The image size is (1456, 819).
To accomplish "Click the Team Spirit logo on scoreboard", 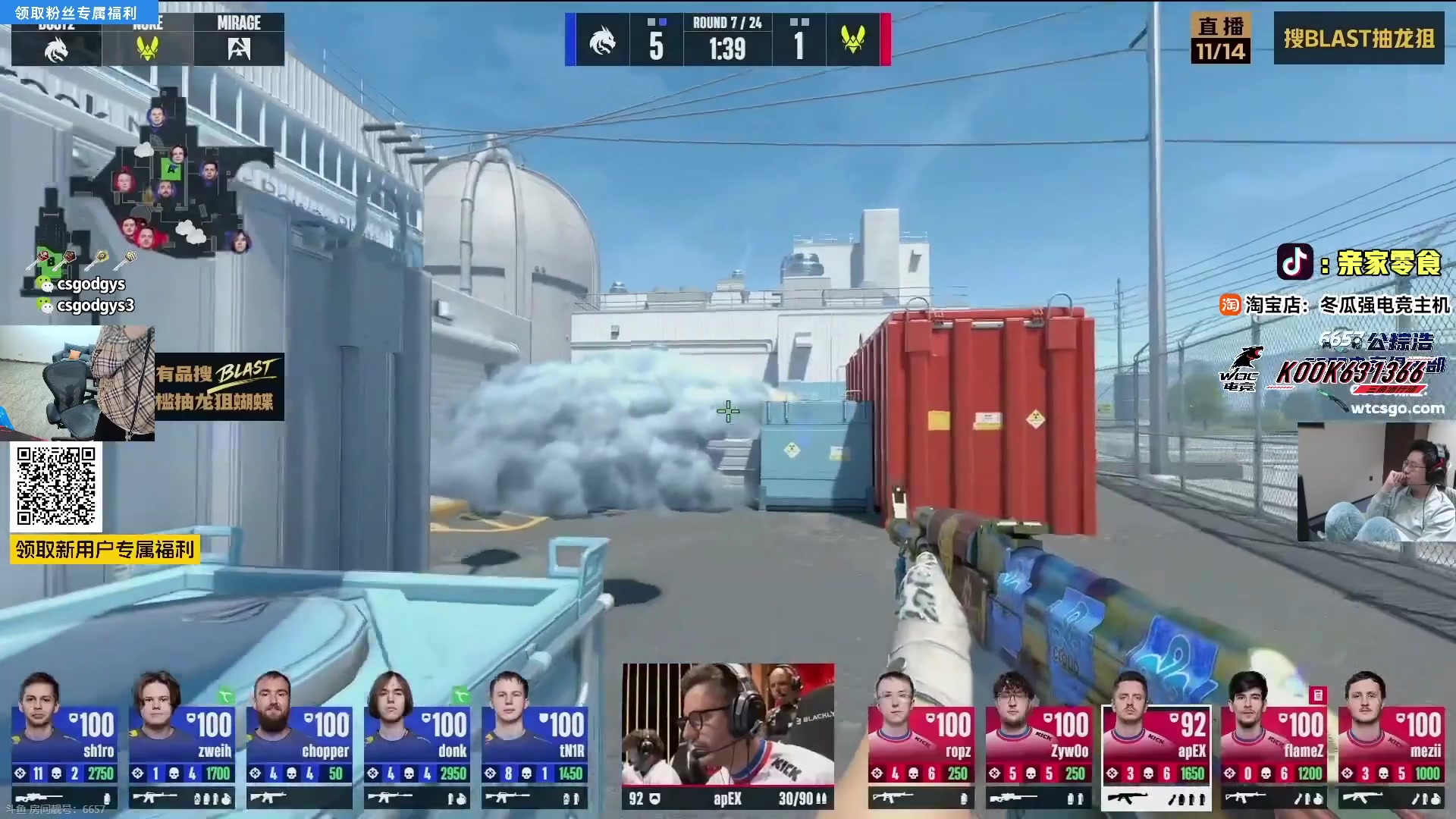I will (x=602, y=40).
